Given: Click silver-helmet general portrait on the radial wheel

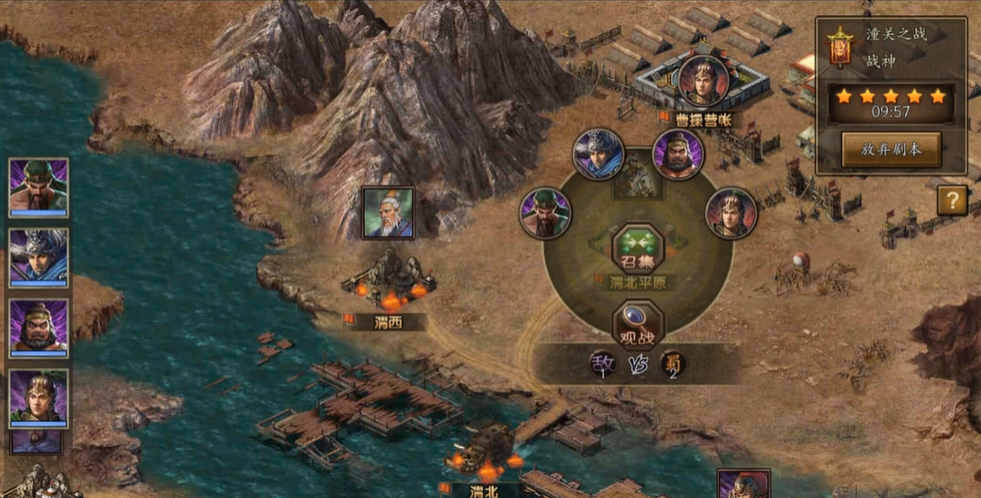Looking at the screenshot, I should point(599,155).
